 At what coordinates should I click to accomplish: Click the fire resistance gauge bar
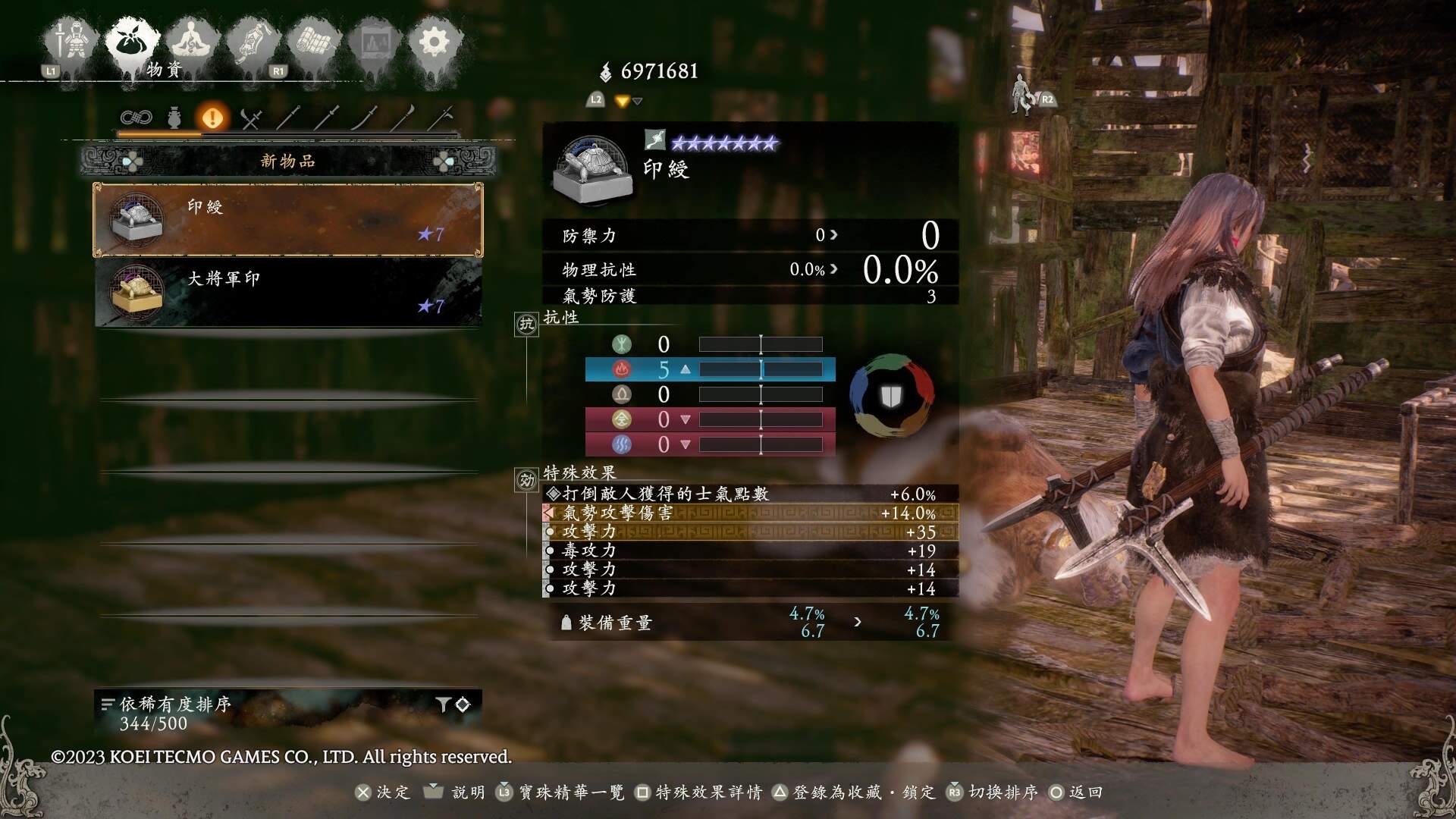pos(761,370)
